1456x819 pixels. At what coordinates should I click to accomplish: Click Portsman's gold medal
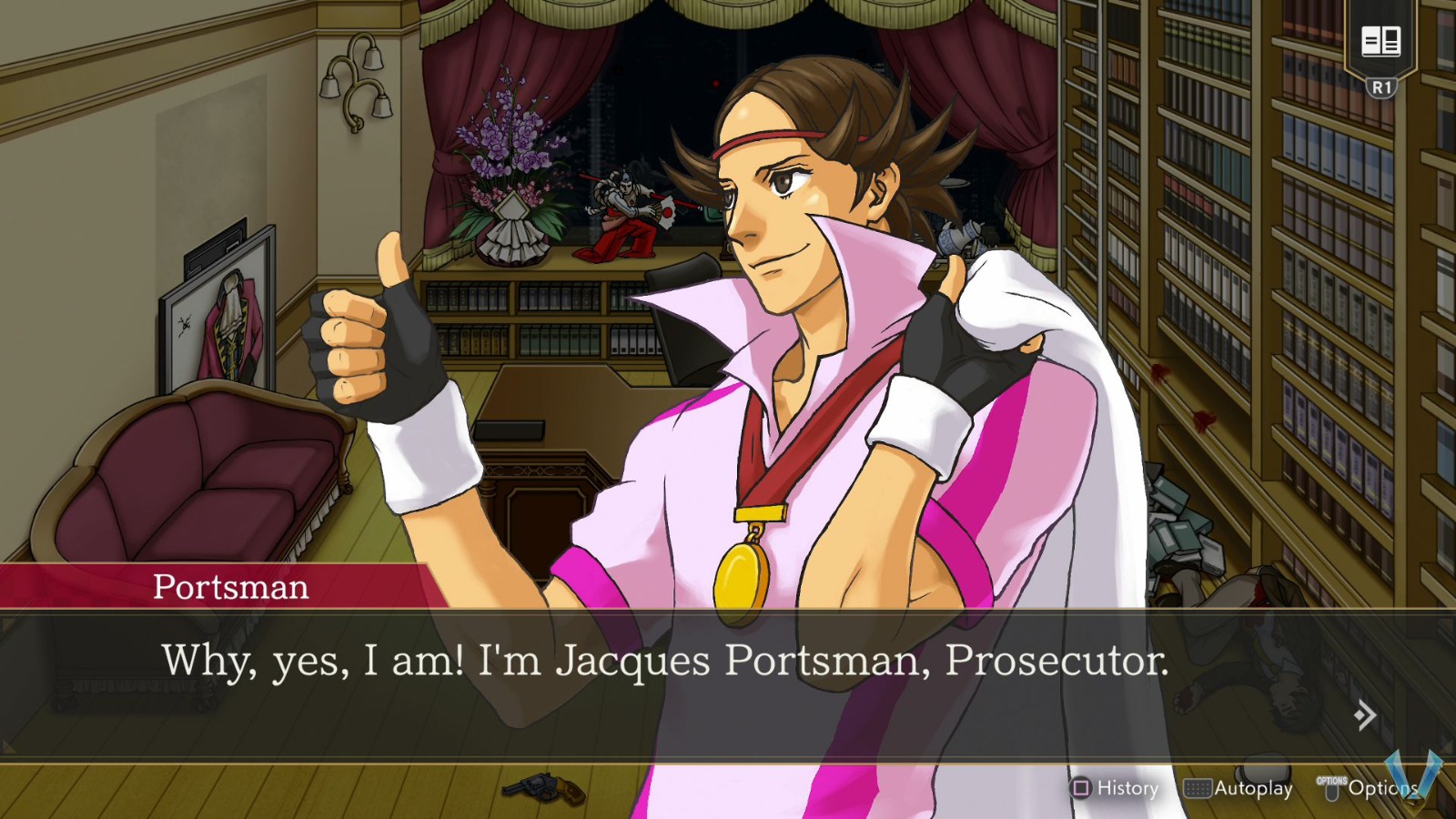(744, 576)
